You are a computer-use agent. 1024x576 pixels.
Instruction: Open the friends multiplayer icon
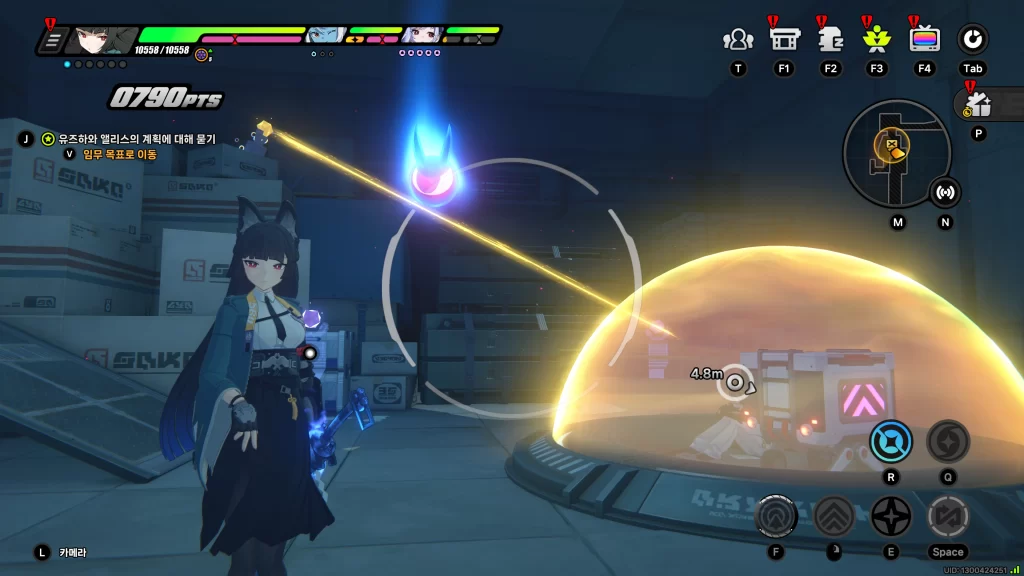click(x=738, y=40)
